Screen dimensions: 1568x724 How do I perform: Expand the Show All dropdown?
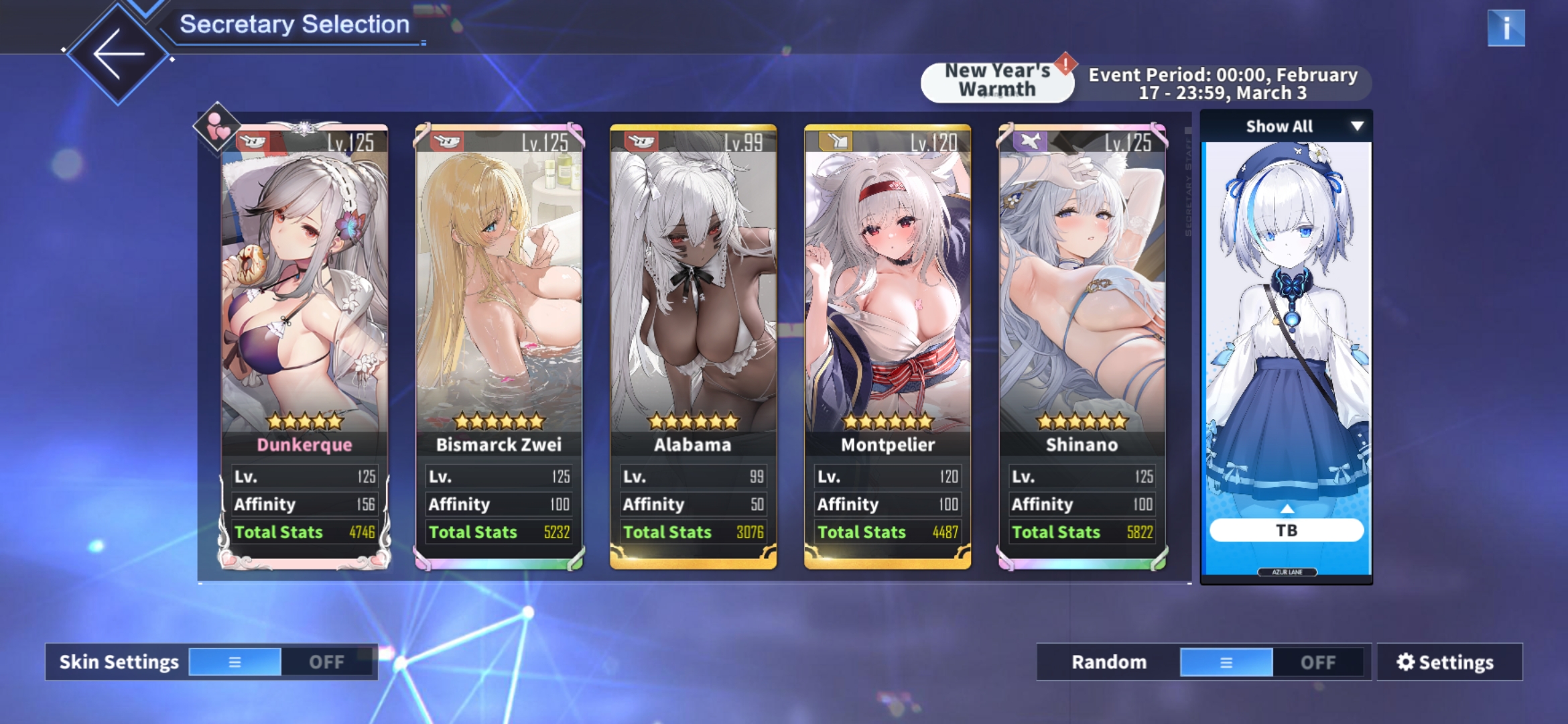[x=1286, y=126]
